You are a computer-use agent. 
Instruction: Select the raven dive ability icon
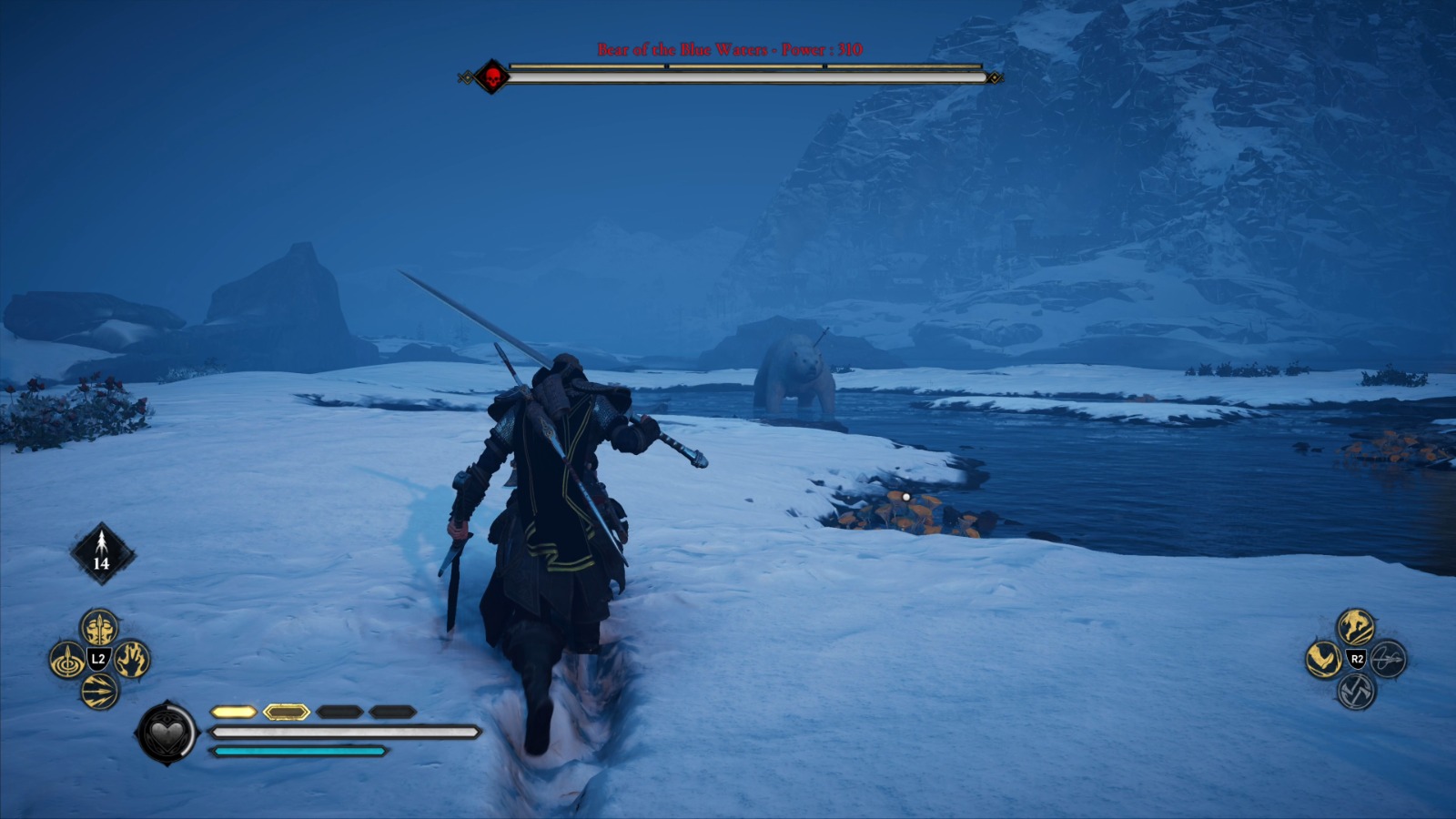[x=1323, y=659]
